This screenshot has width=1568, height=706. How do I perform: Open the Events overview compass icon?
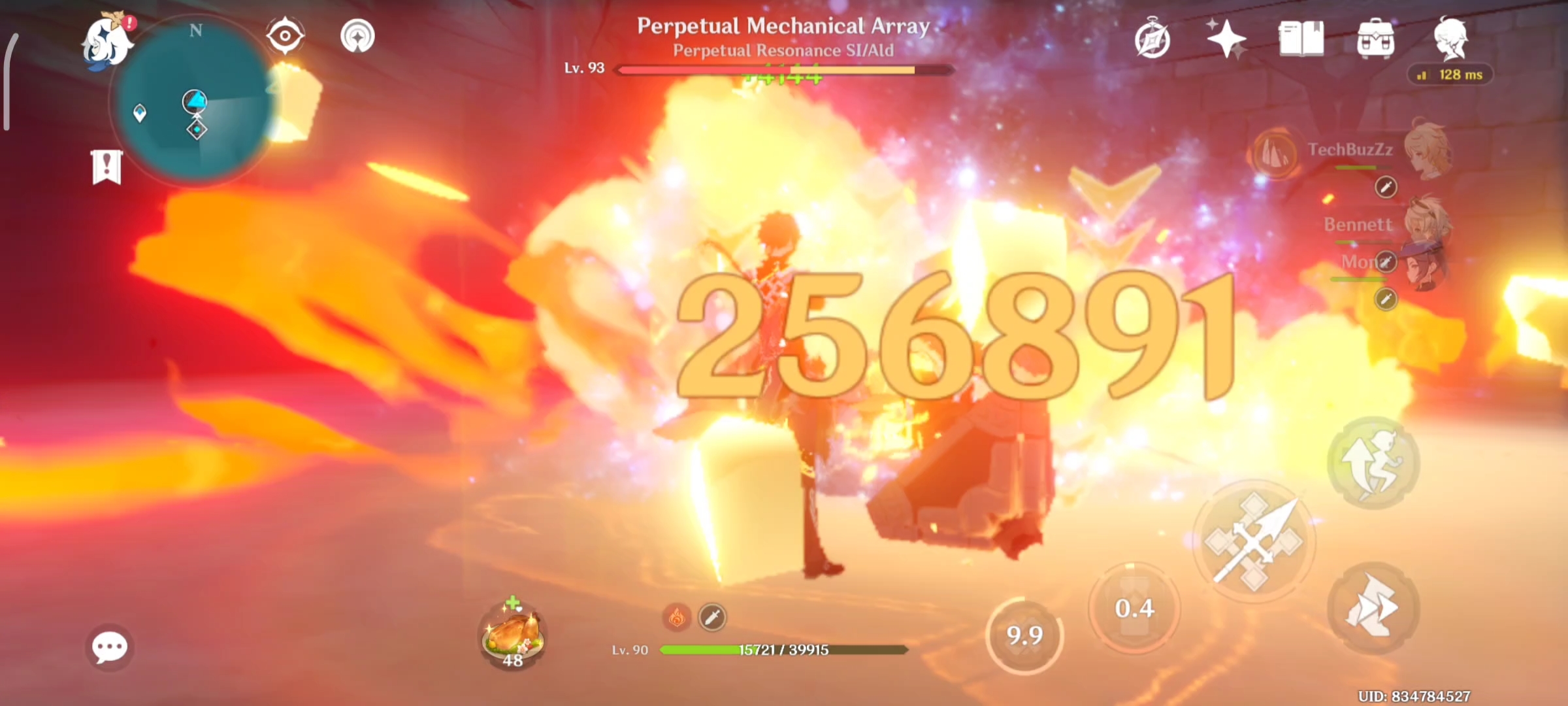point(1154,39)
